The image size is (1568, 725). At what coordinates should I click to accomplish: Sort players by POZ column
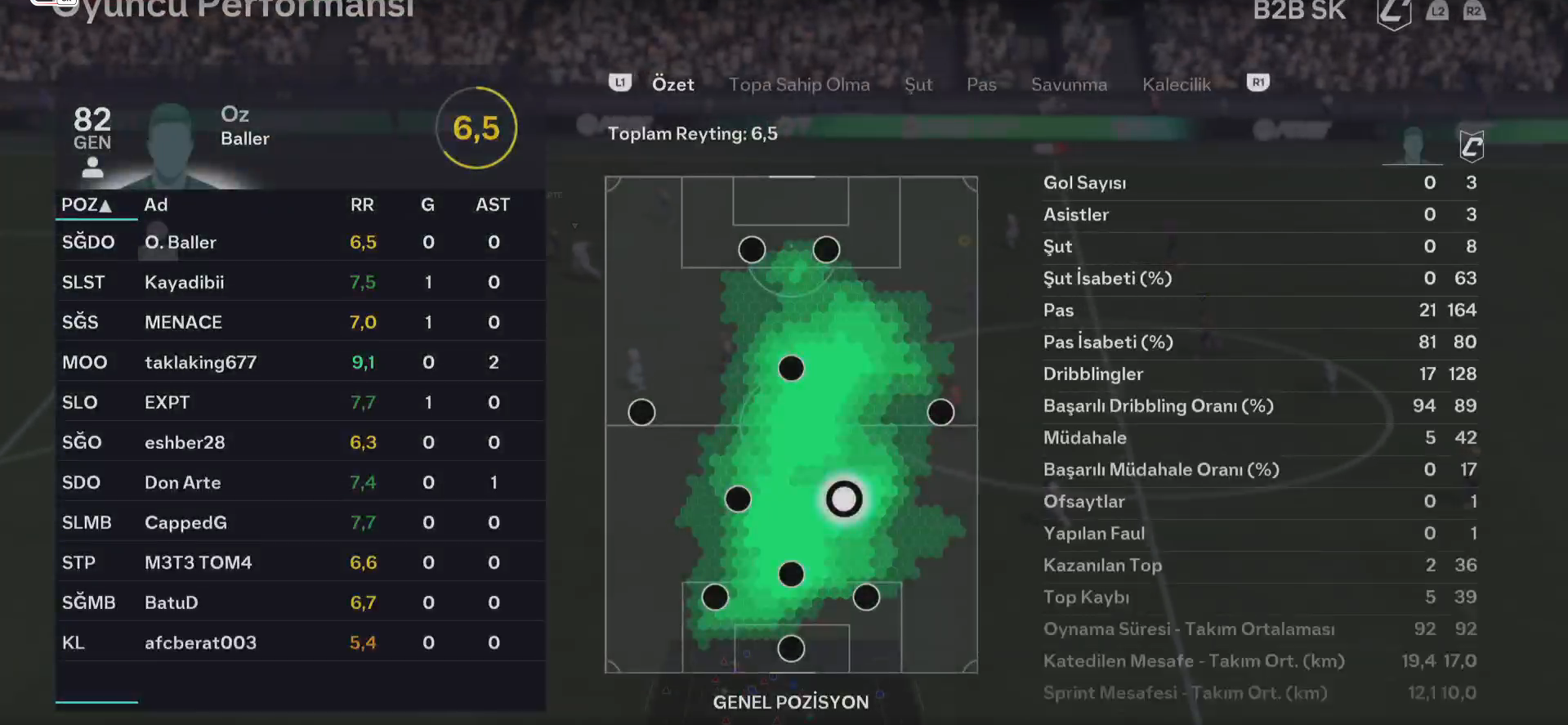87,204
